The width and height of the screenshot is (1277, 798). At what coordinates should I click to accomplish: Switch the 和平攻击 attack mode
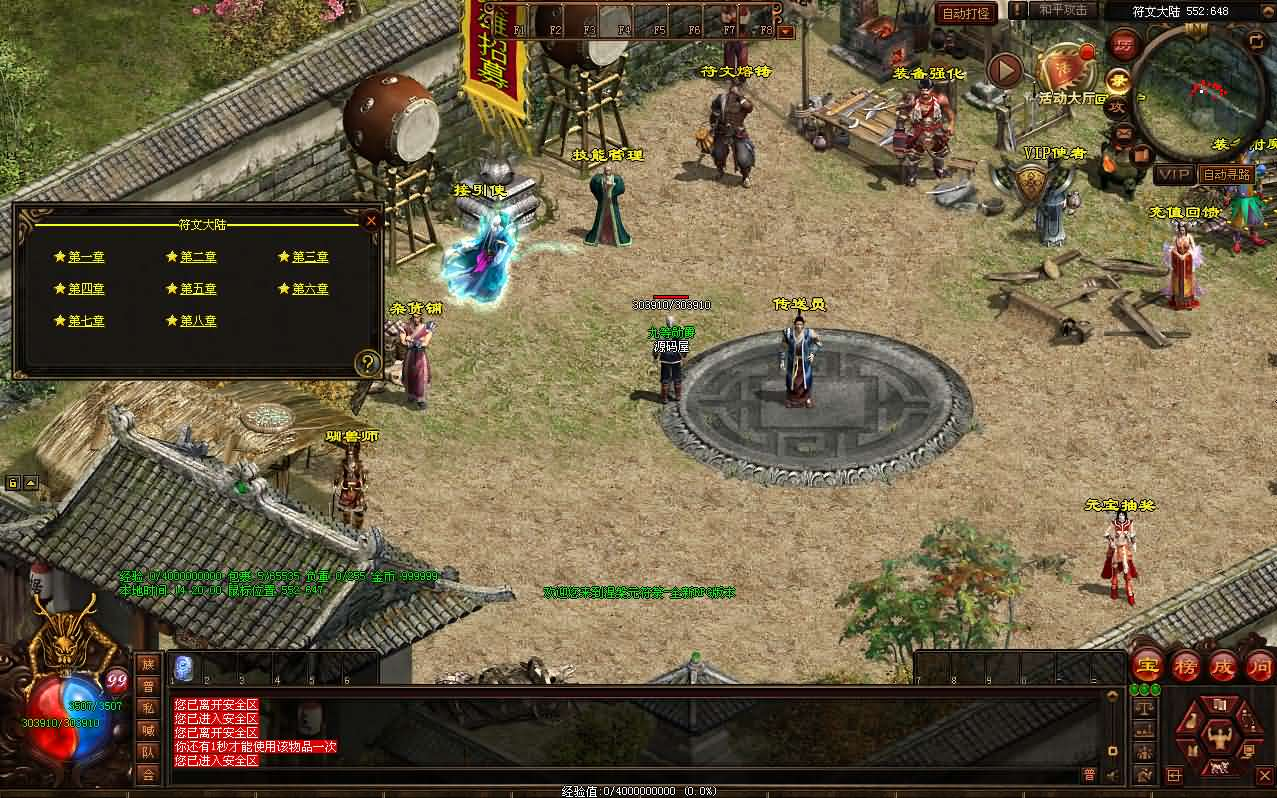(1062, 10)
